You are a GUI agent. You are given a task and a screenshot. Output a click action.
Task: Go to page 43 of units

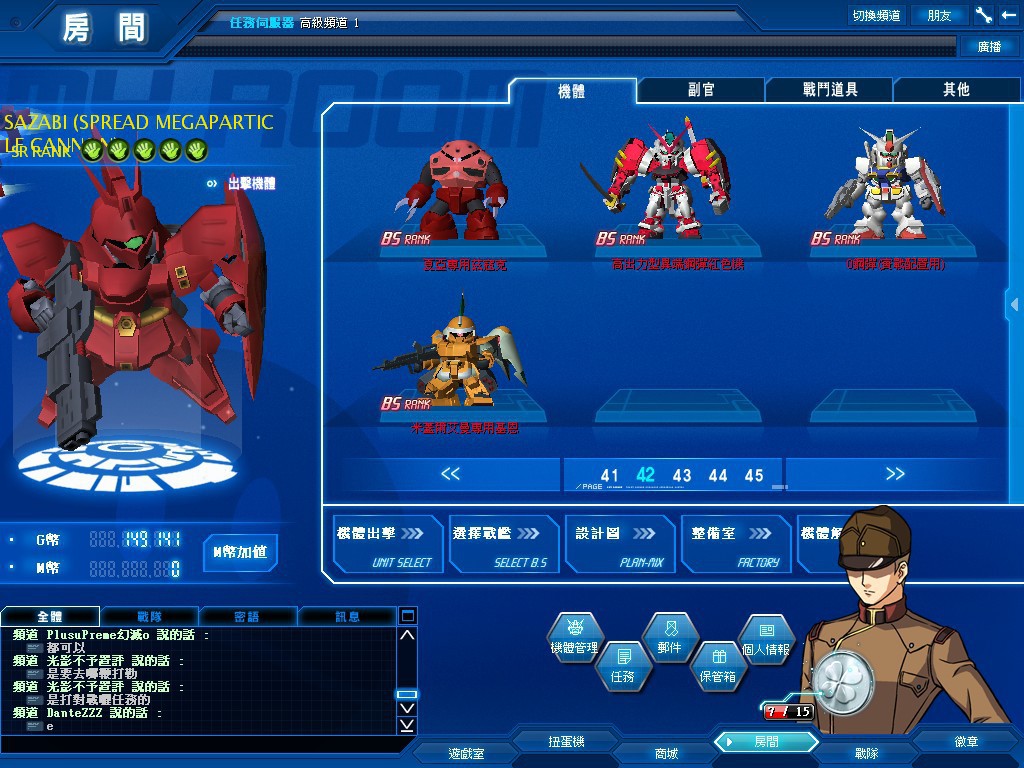(682, 476)
